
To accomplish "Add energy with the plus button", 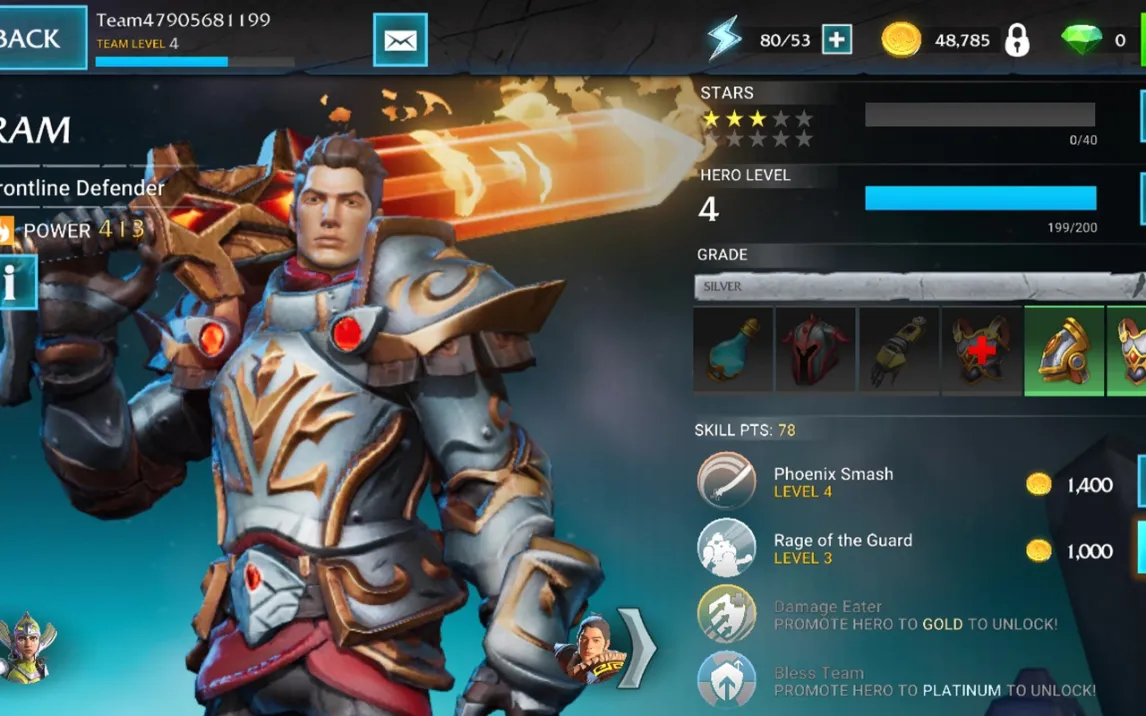I will coord(836,40).
